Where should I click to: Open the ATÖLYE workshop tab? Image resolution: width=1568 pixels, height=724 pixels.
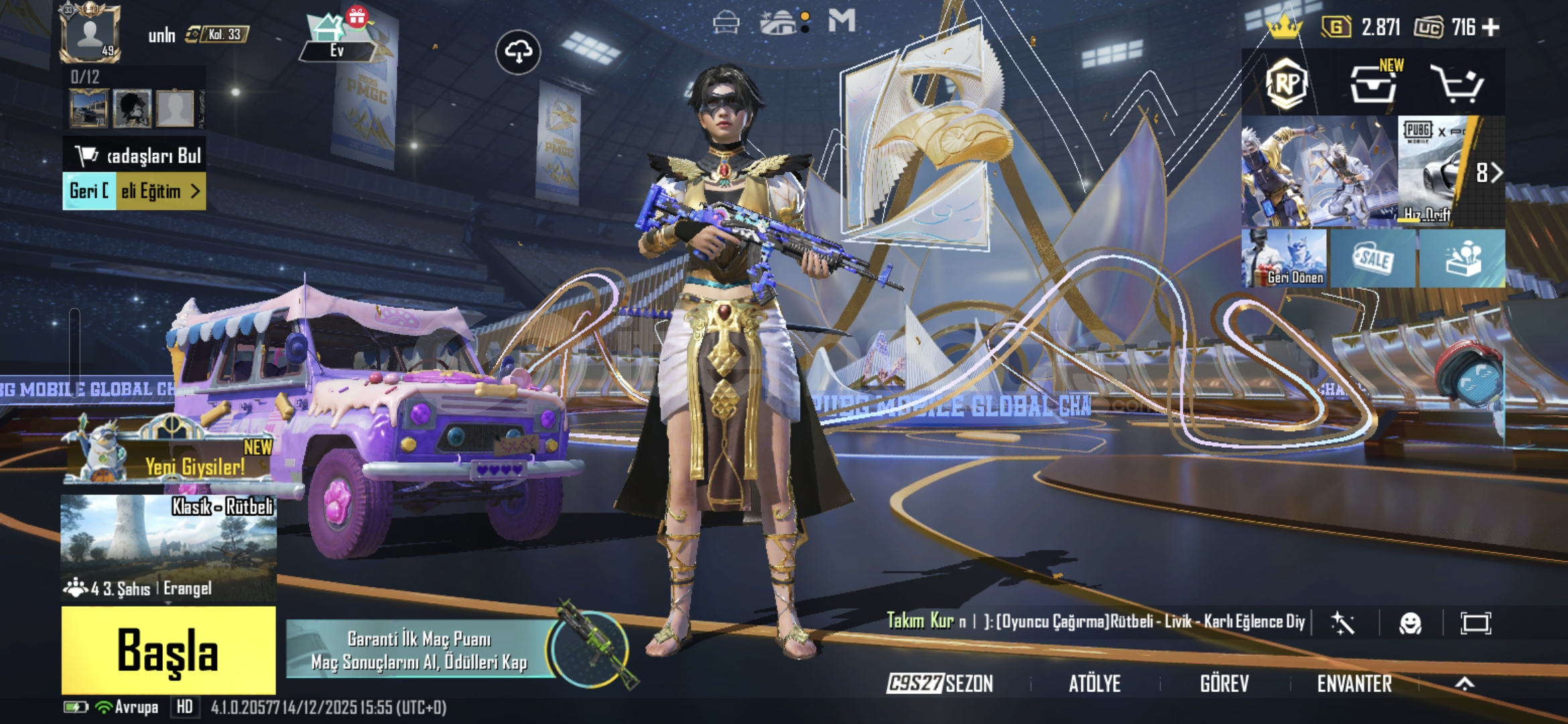pos(1094,683)
